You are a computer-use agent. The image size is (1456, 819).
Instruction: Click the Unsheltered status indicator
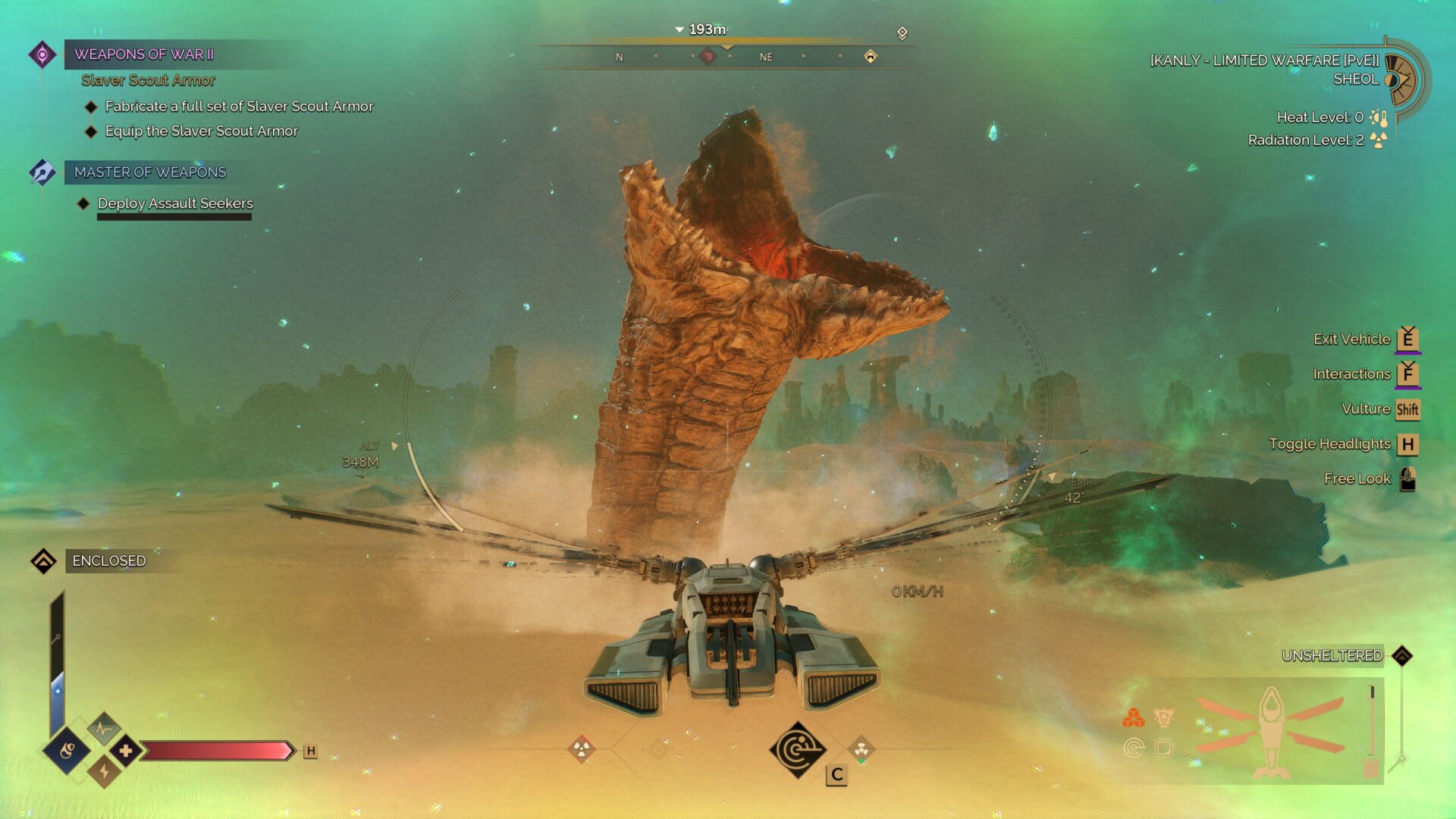(1332, 656)
